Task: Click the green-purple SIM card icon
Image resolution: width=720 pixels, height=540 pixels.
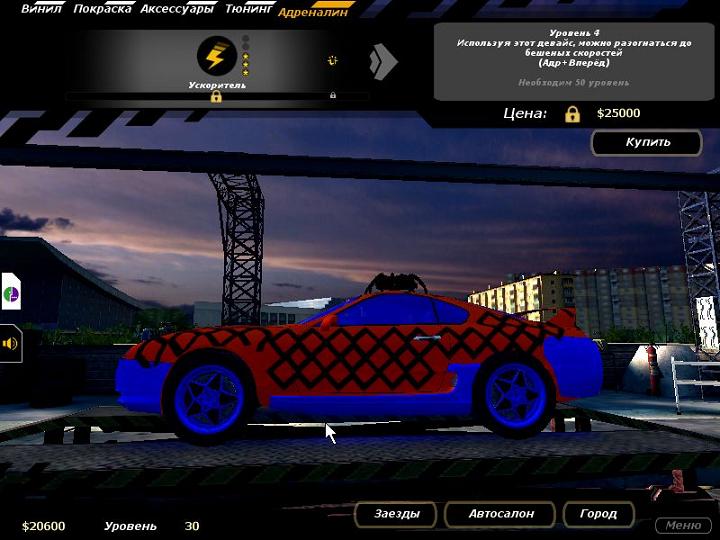Action: tap(10, 294)
